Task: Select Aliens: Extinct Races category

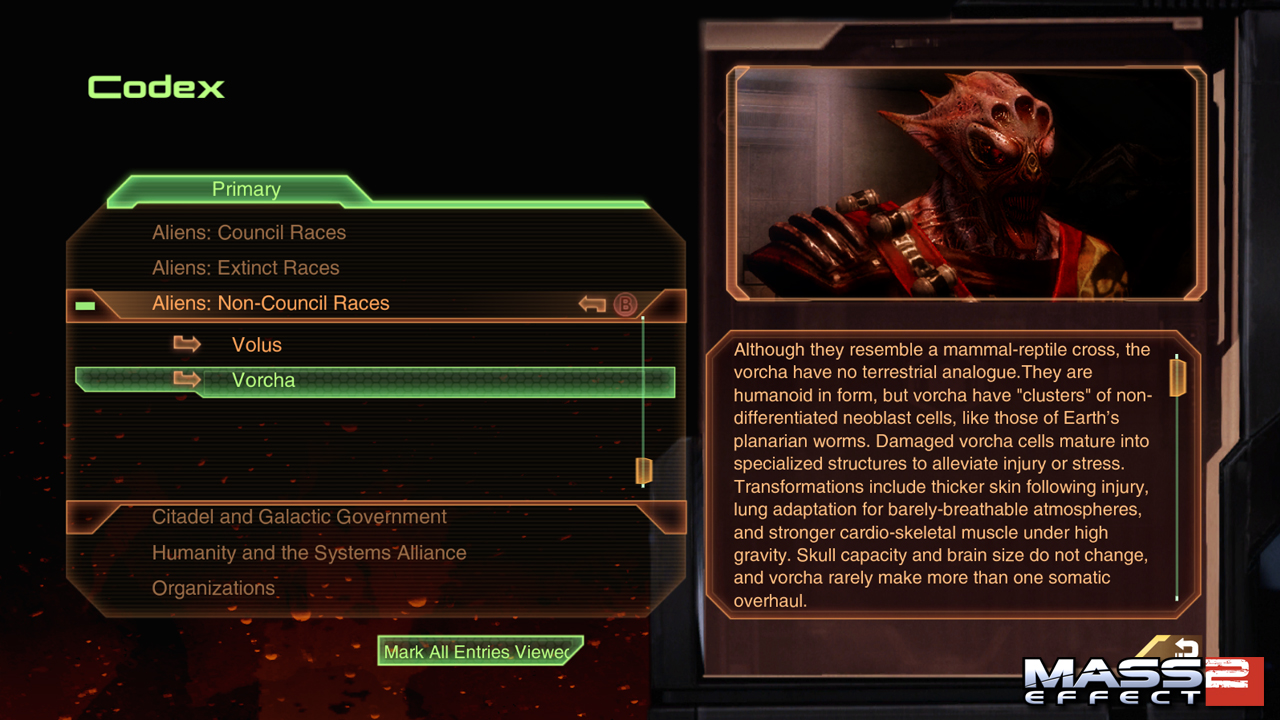Action: coord(245,268)
